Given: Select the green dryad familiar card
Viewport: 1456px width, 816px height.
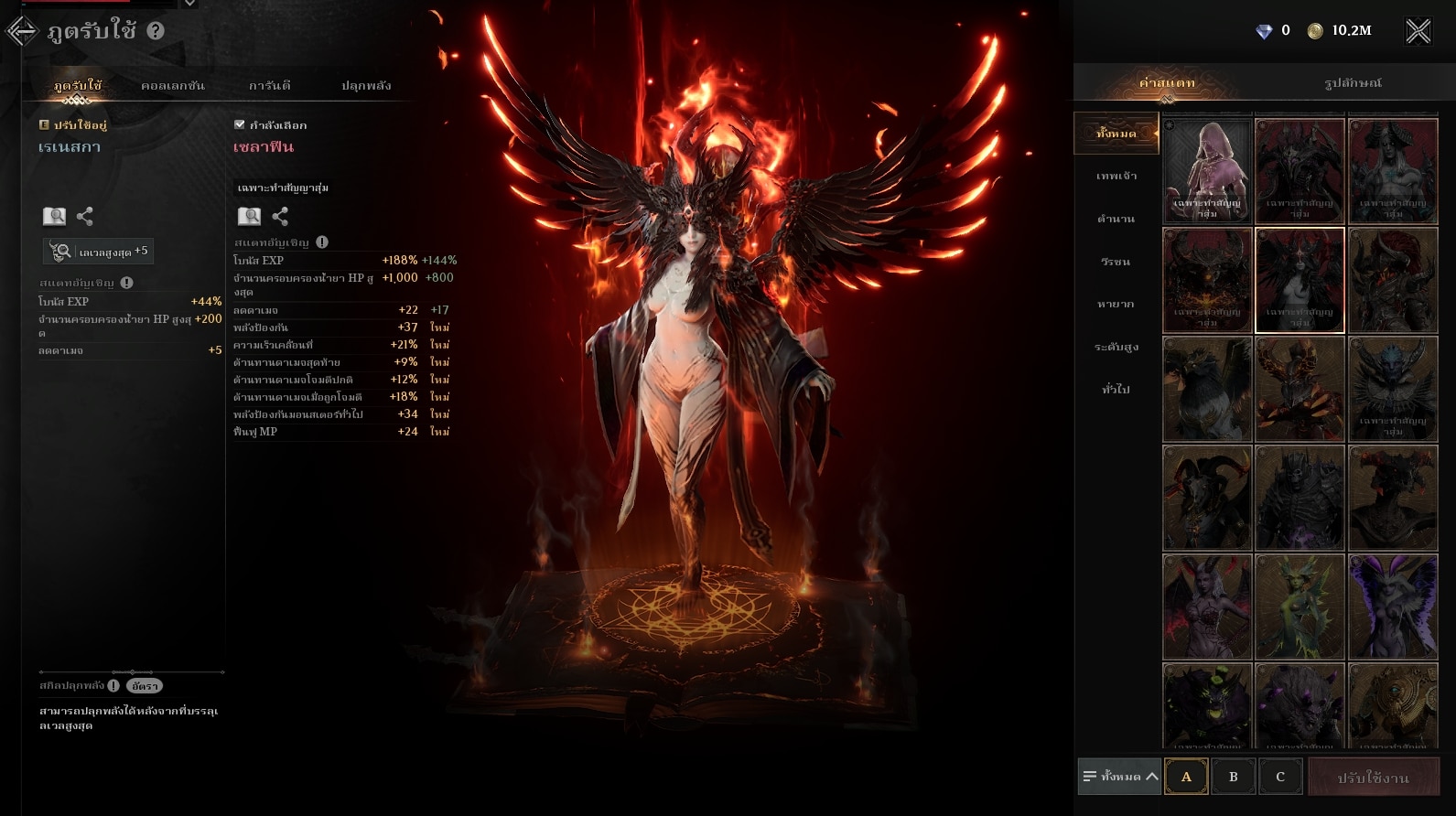Looking at the screenshot, I should (x=1300, y=607).
